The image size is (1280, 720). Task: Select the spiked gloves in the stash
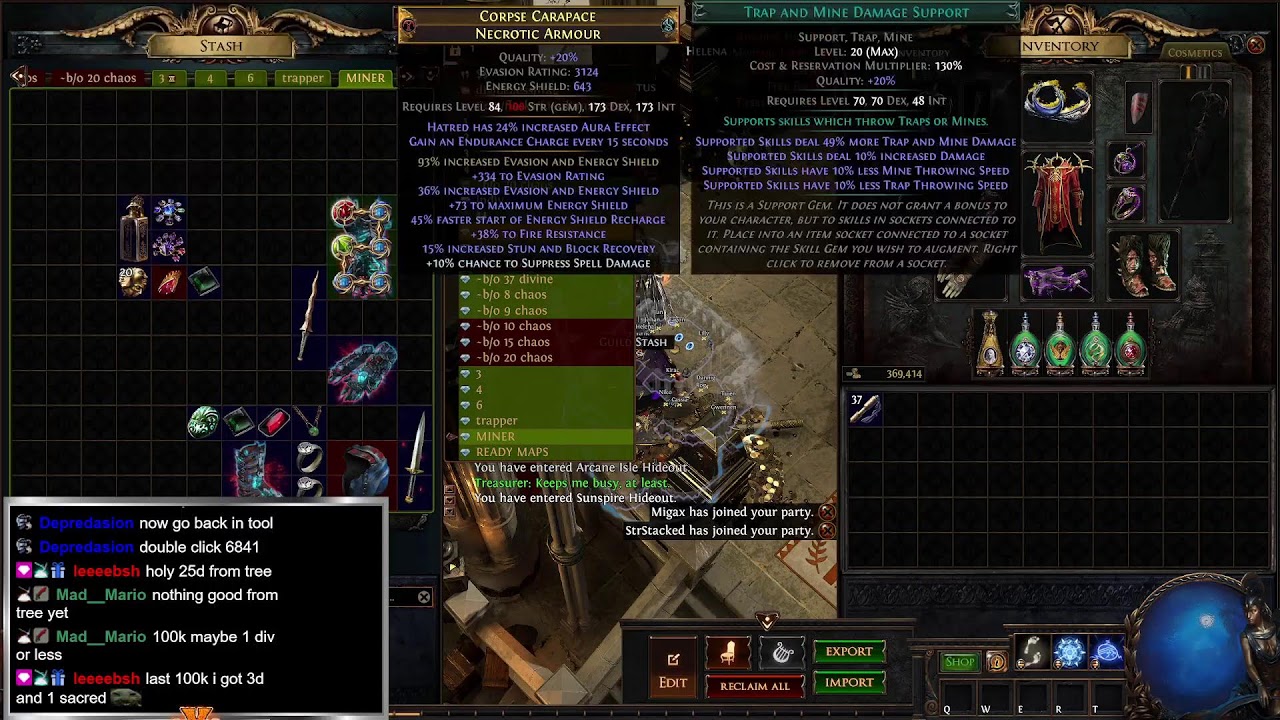point(362,371)
